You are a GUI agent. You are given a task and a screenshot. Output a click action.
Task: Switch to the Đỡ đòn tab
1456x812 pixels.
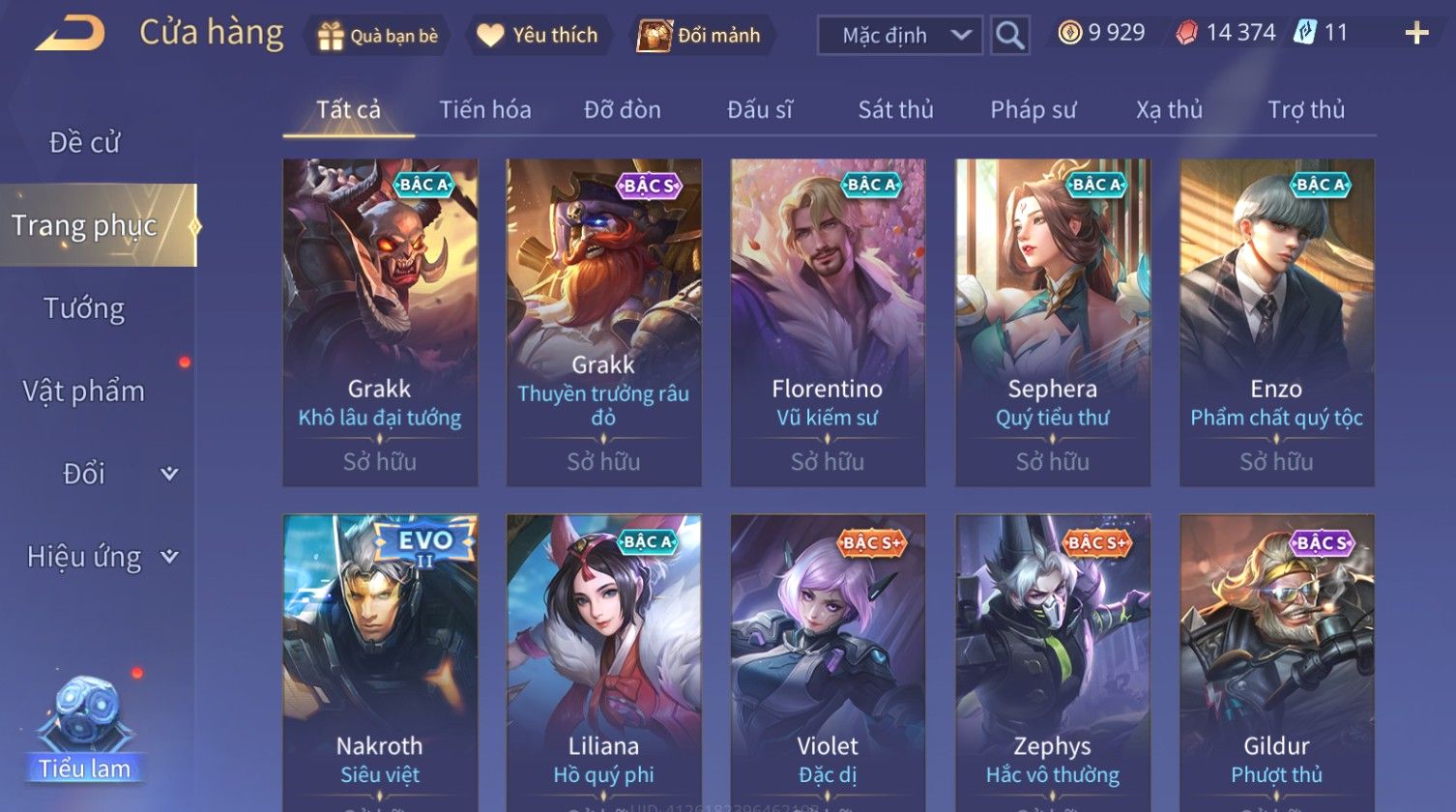[622, 110]
